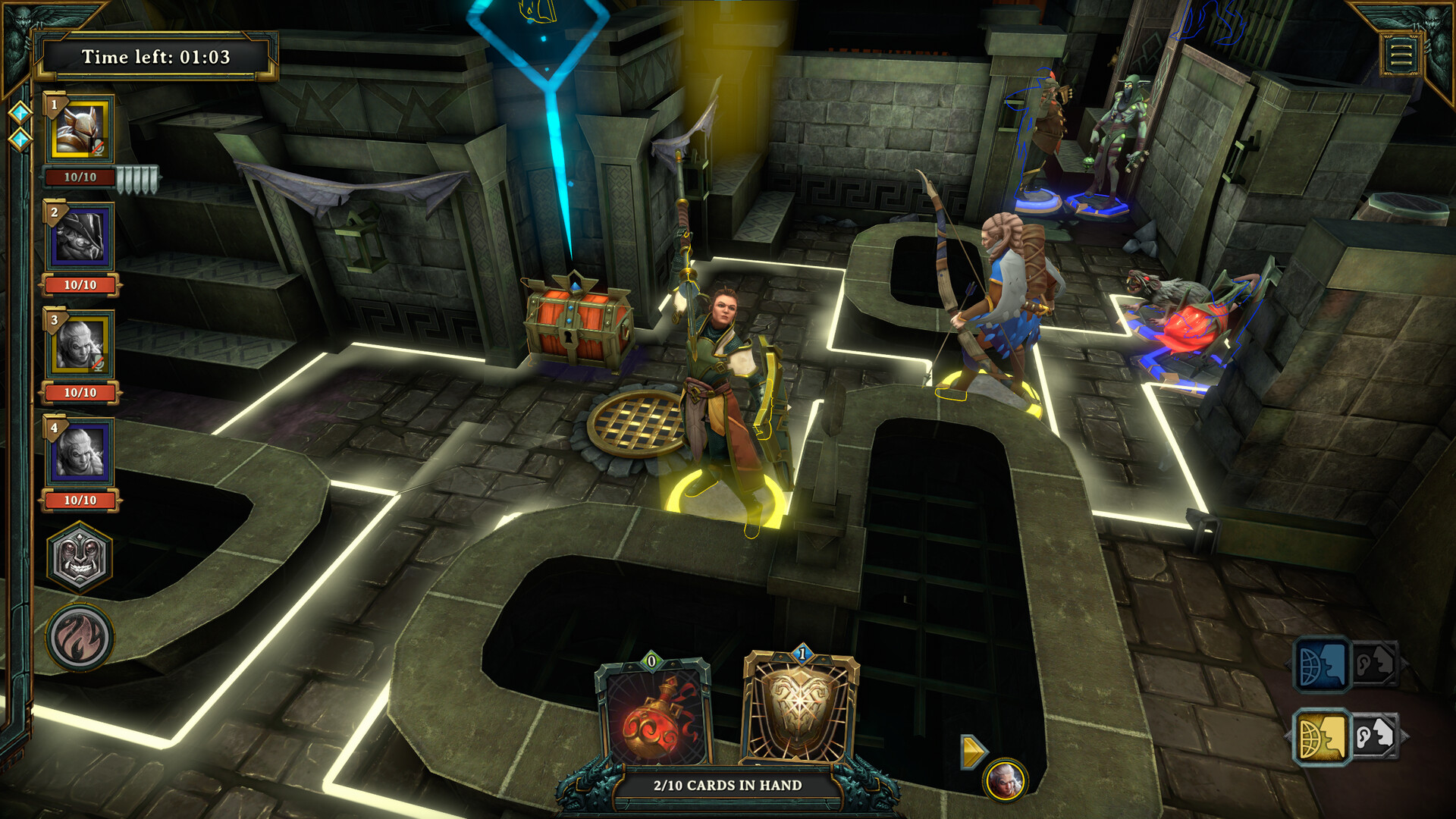Click the hexagonal grinning mask icon
Screen dimensions: 1456x819
tap(80, 557)
